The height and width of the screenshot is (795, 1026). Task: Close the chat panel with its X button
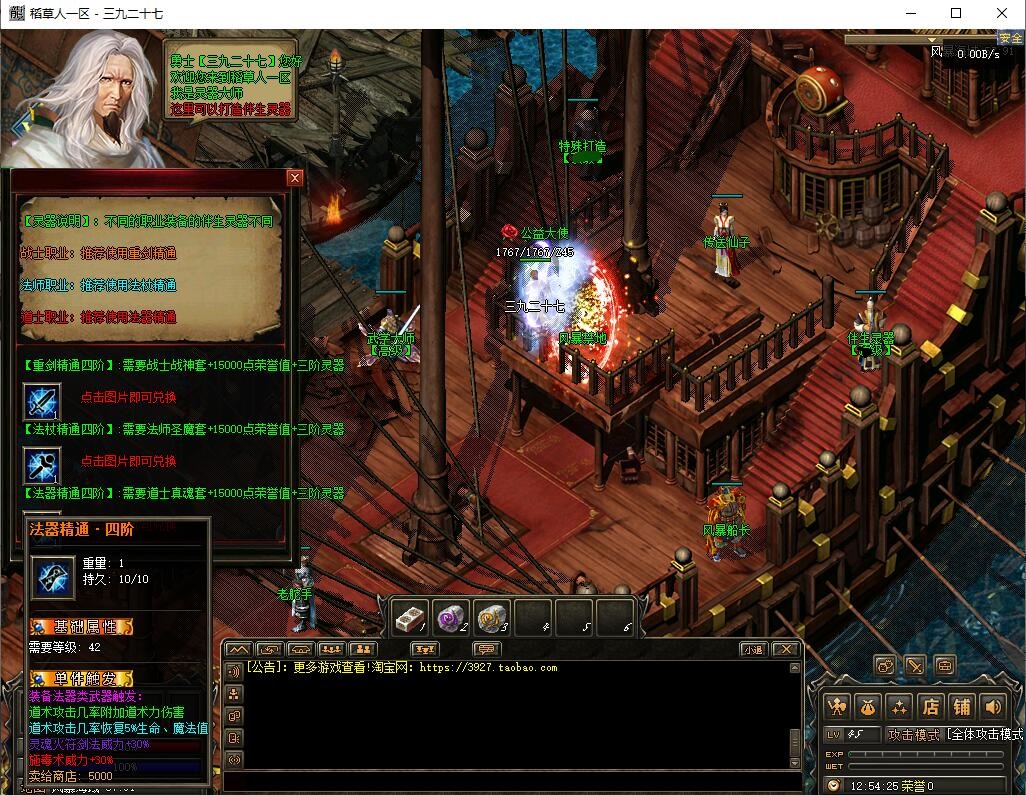pyautogui.click(x=786, y=649)
